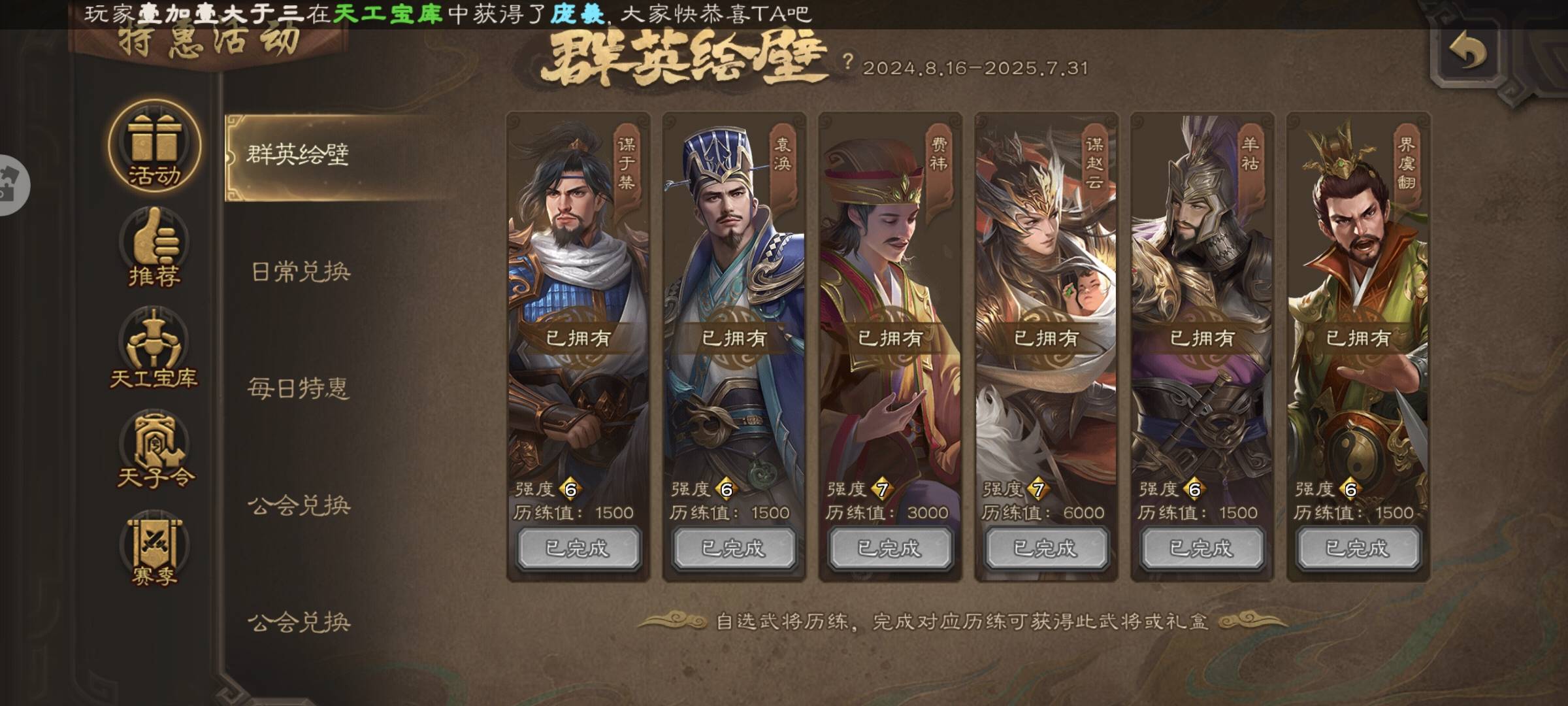Select the 袁涣 hero card

coord(734,294)
